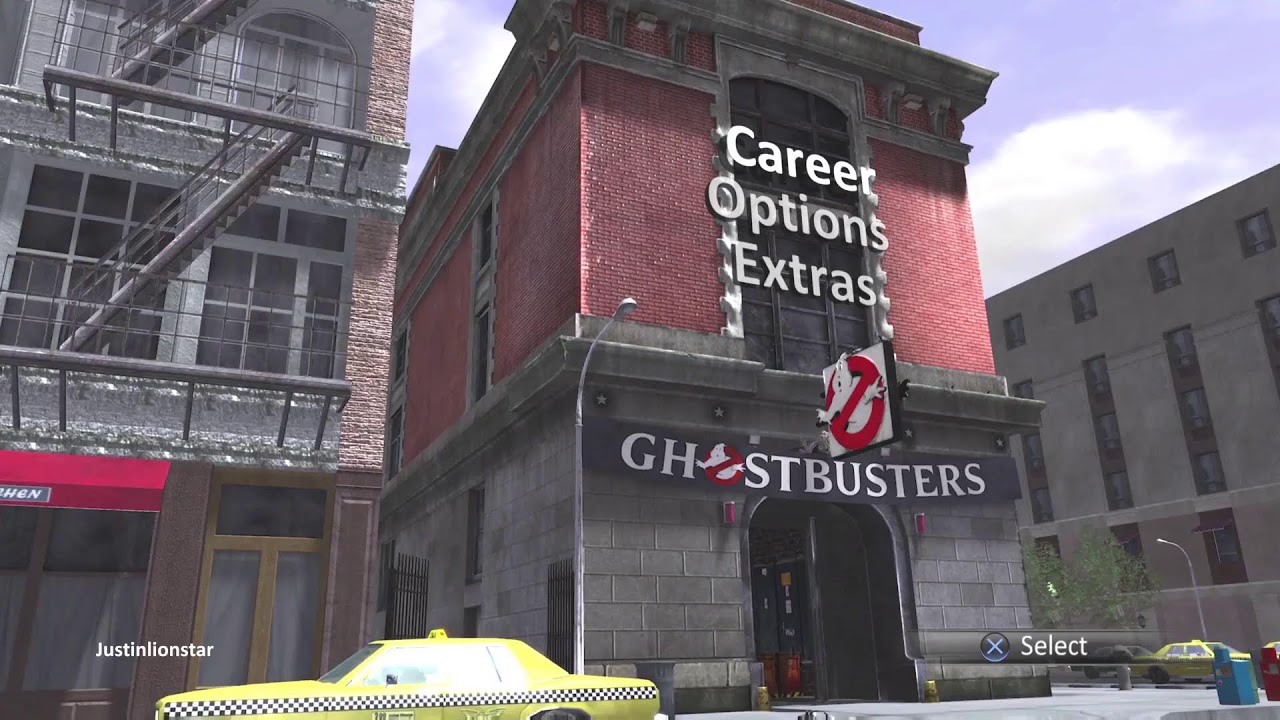Click the Justinlionstar username text
1280x720 pixels.
(153, 650)
